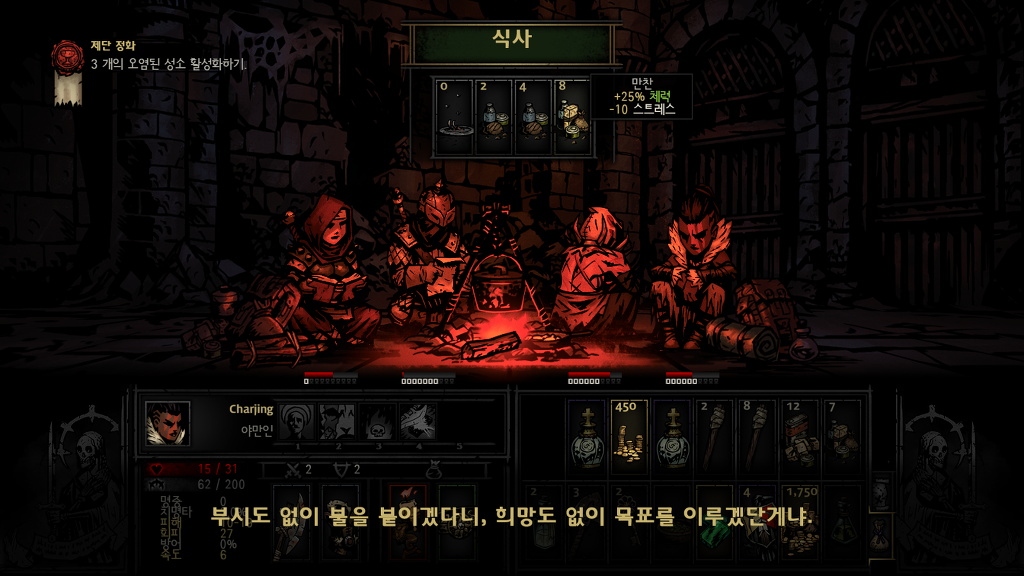The width and height of the screenshot is (1024, 576).
Task: Choose the 8-food feast meal option
Action: tap(573, 117)
